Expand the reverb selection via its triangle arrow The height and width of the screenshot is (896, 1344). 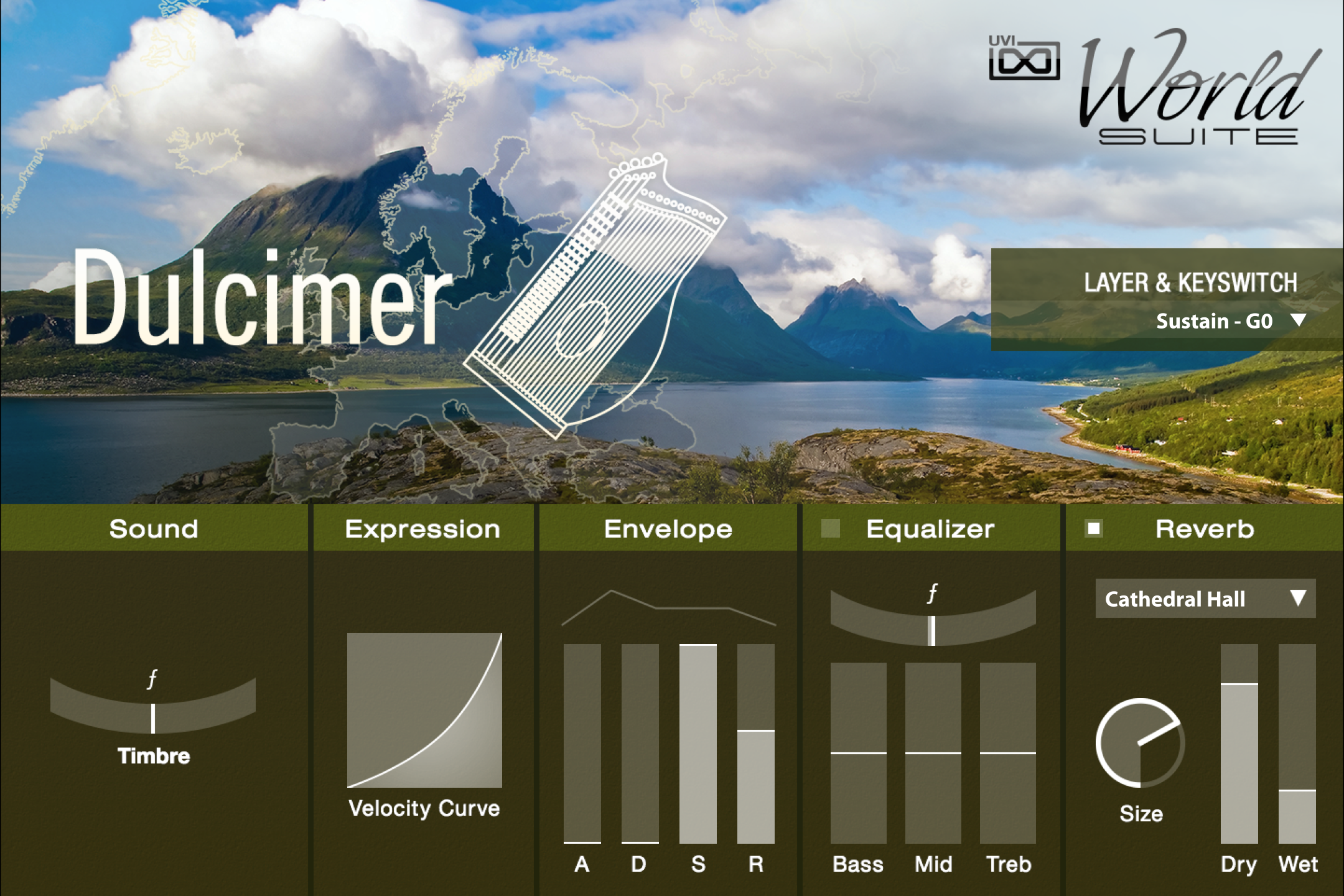tap(1300, 599)
